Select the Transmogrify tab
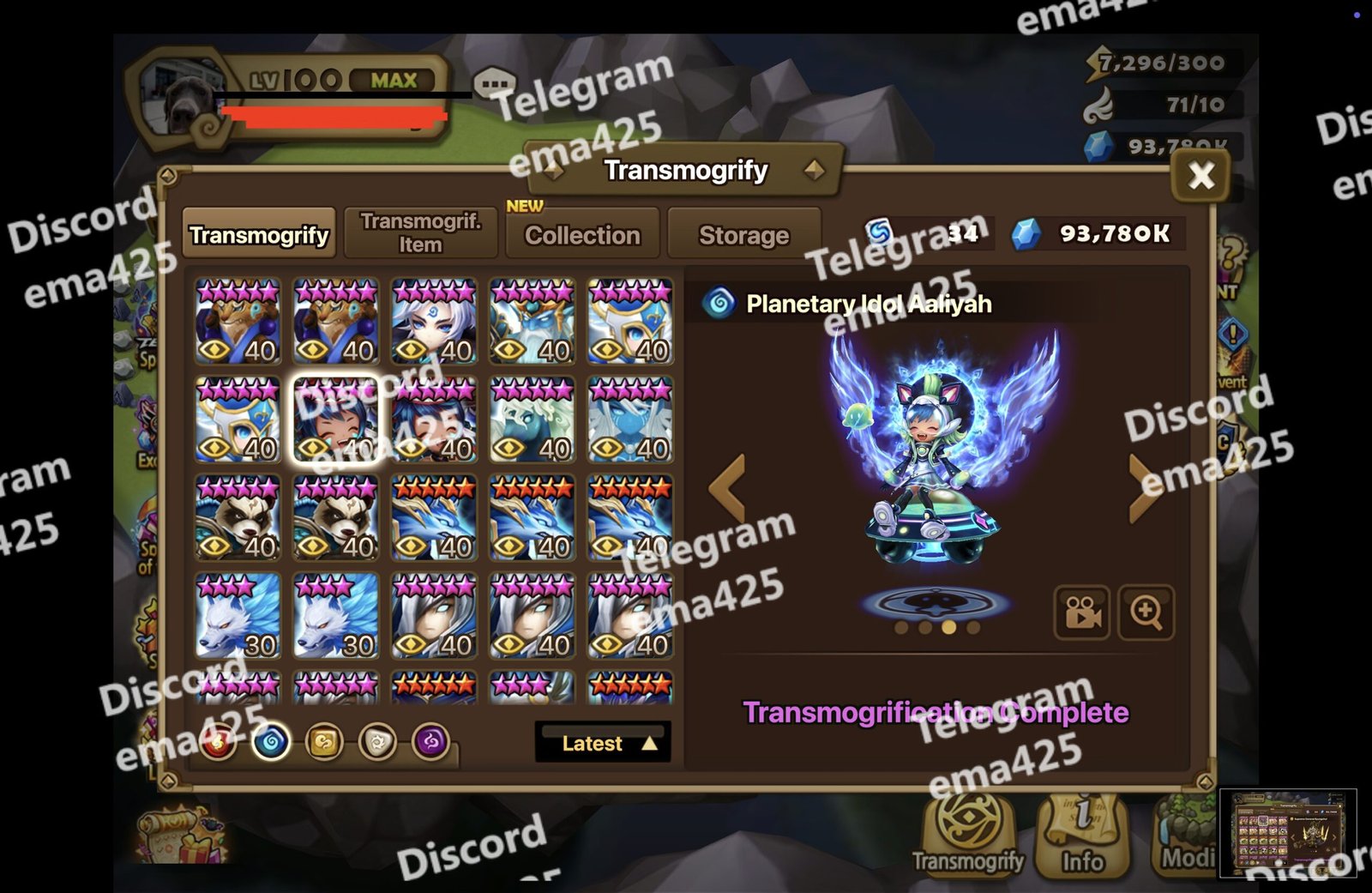This screenshot has height=893, width=1372. click(259, 234)
